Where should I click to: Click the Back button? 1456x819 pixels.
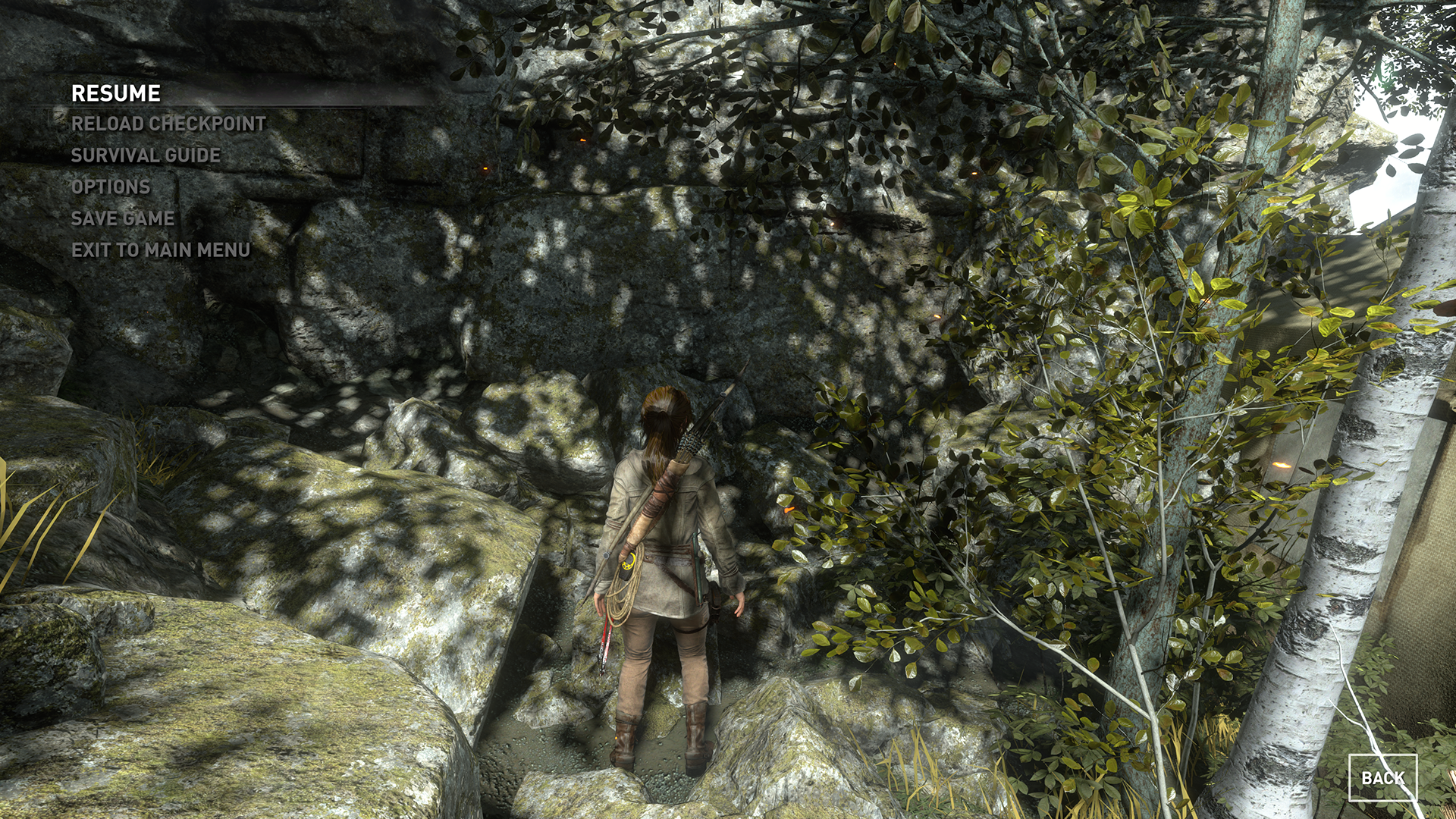pyautogui.click(x=1382, y=778)
